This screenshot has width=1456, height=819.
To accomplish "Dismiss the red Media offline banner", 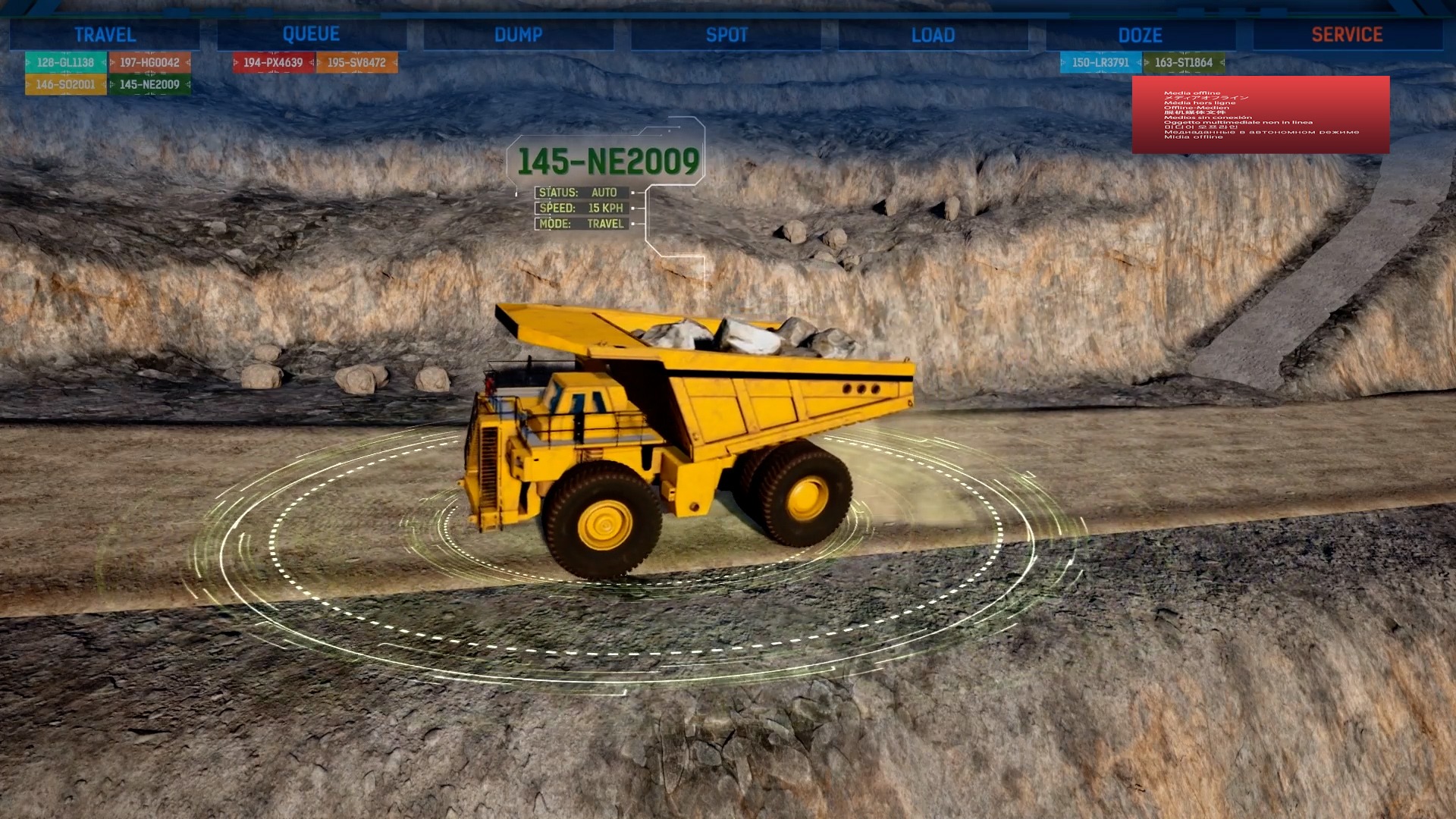I will tap(1261, 115).
